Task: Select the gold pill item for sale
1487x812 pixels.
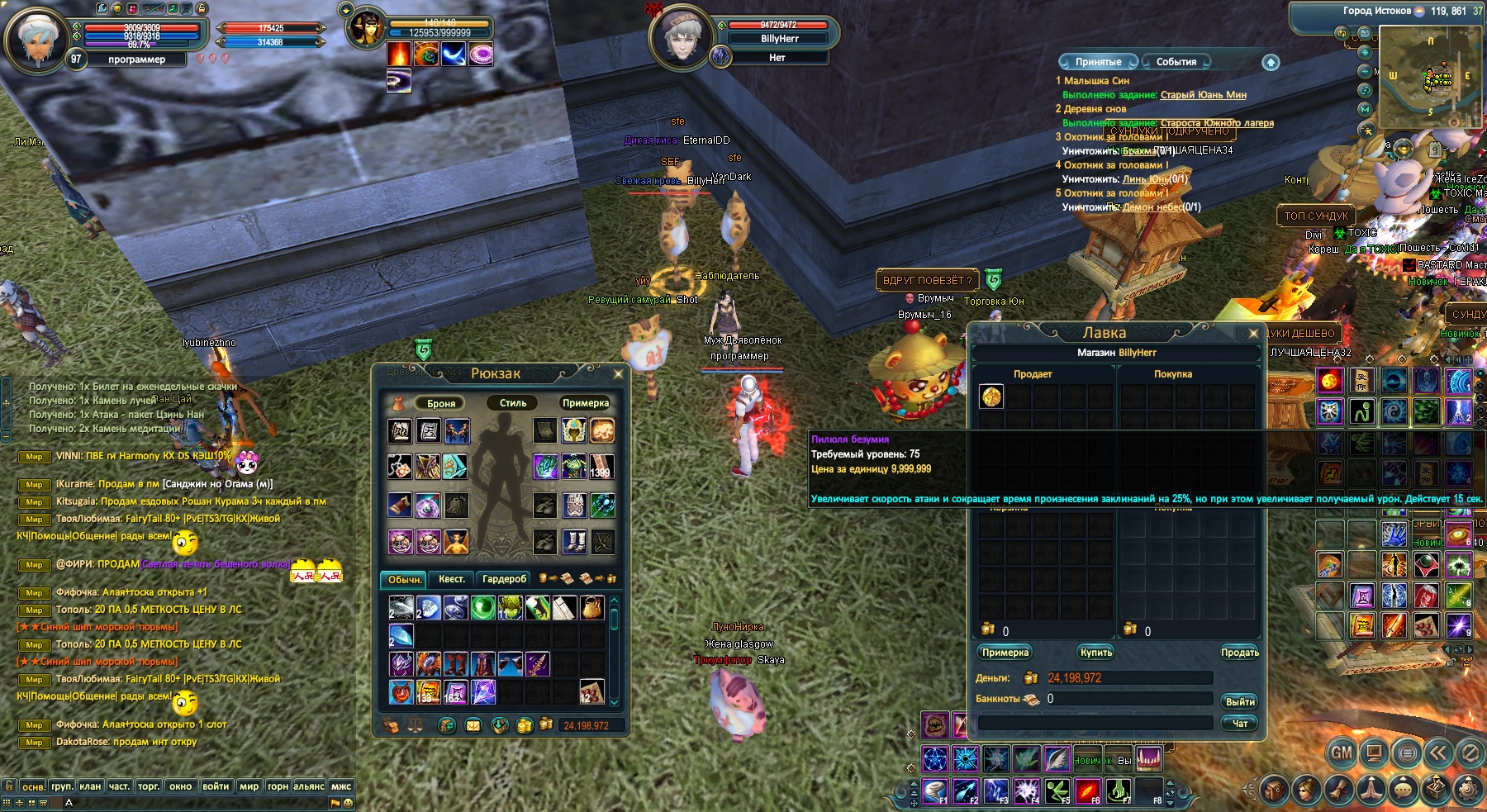Action: click(991, 397)
